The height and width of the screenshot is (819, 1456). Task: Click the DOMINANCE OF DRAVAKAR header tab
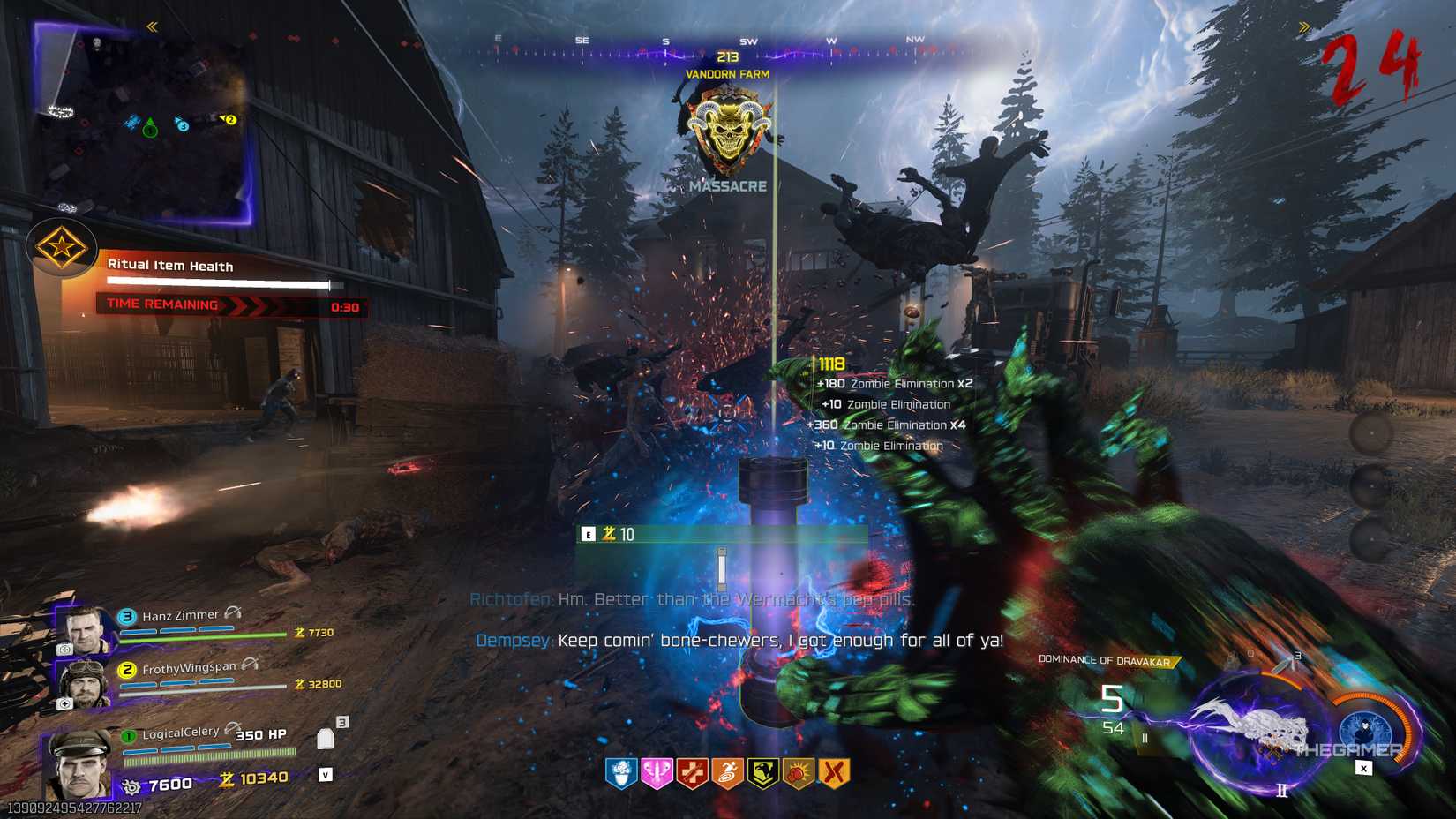(1103, 659)
